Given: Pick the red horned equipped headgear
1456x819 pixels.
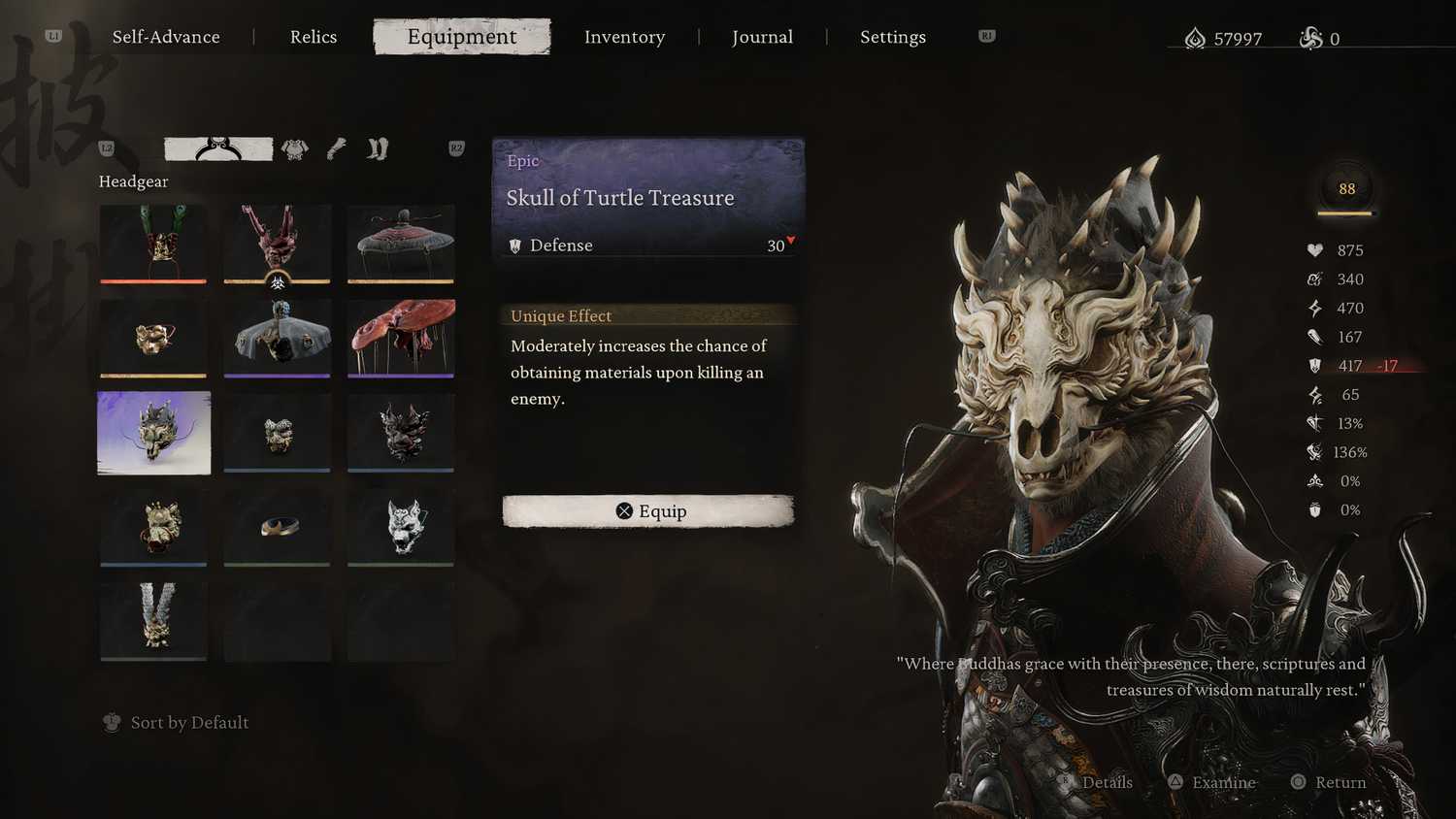Looking at the screenshot, I should [x=277, y=242].
